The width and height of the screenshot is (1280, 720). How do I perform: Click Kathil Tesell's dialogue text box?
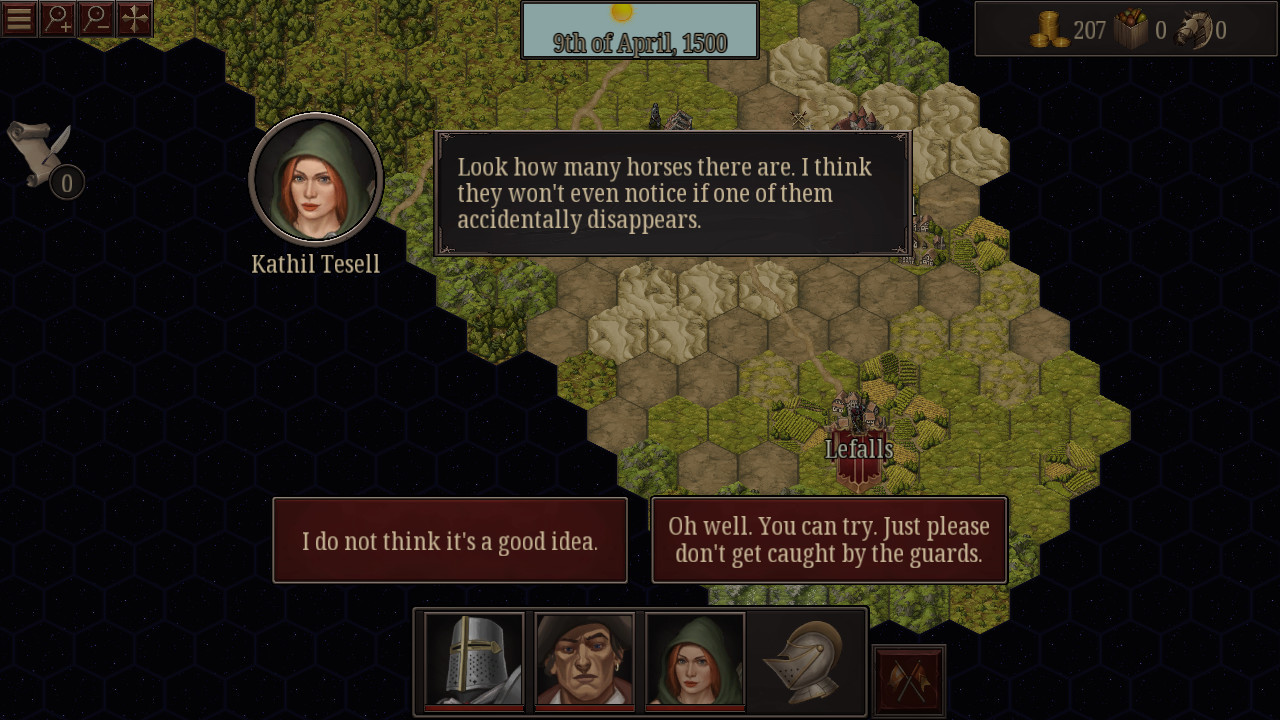(x=672, y=193)
